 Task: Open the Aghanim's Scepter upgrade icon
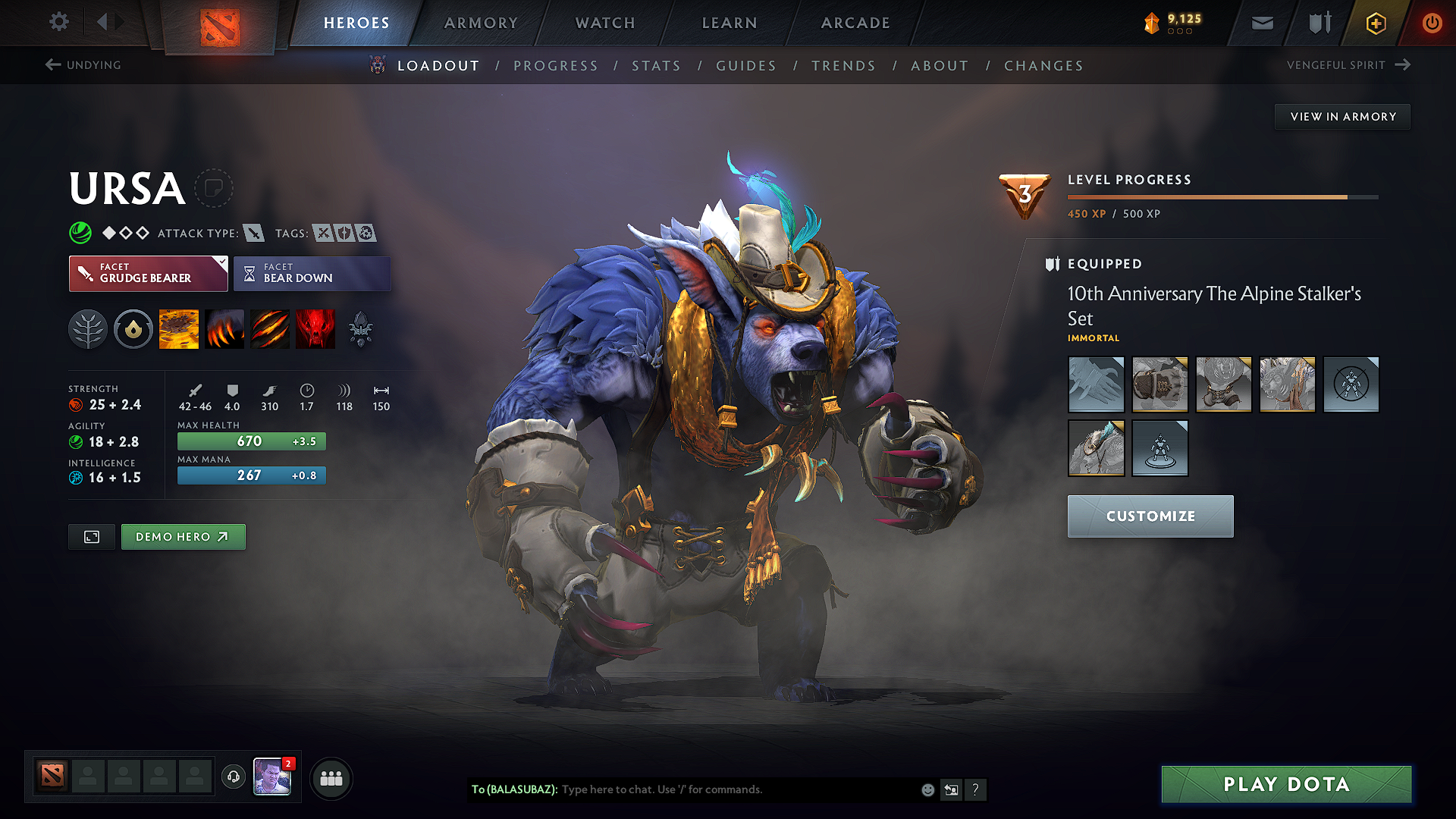coord(362,328)
